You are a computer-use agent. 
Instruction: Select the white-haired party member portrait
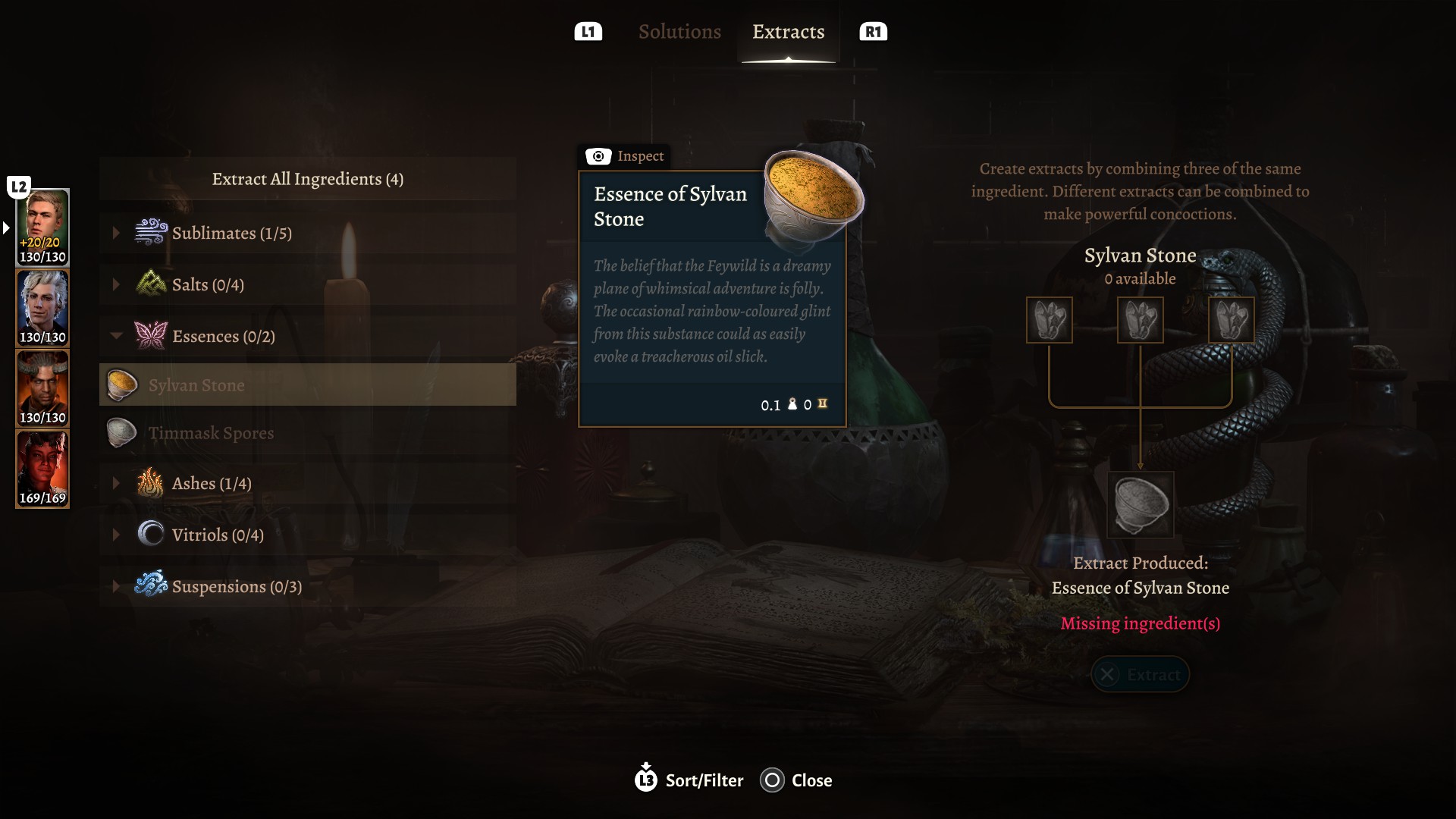42,307
